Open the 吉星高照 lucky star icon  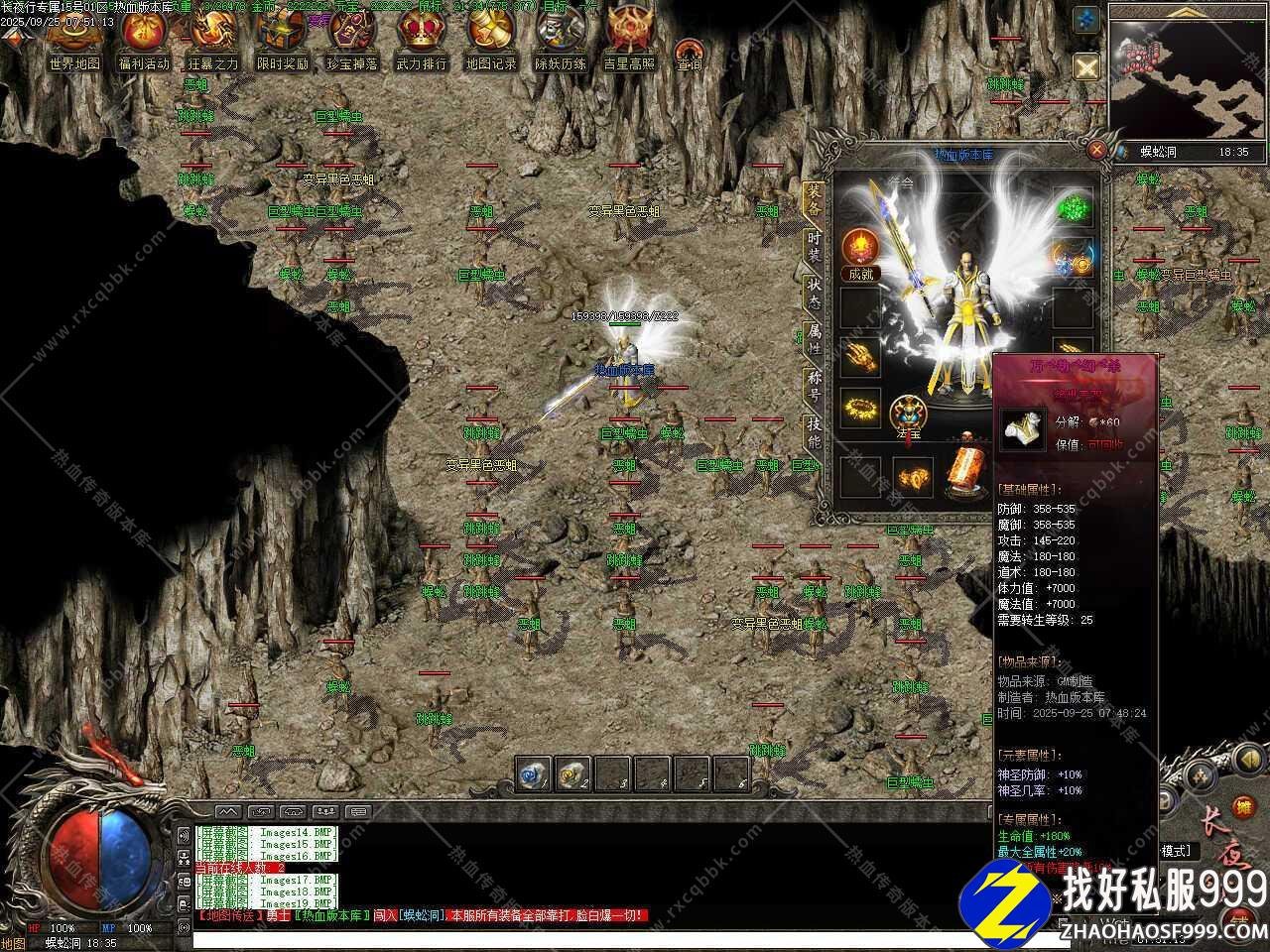[x=629, y=38]
